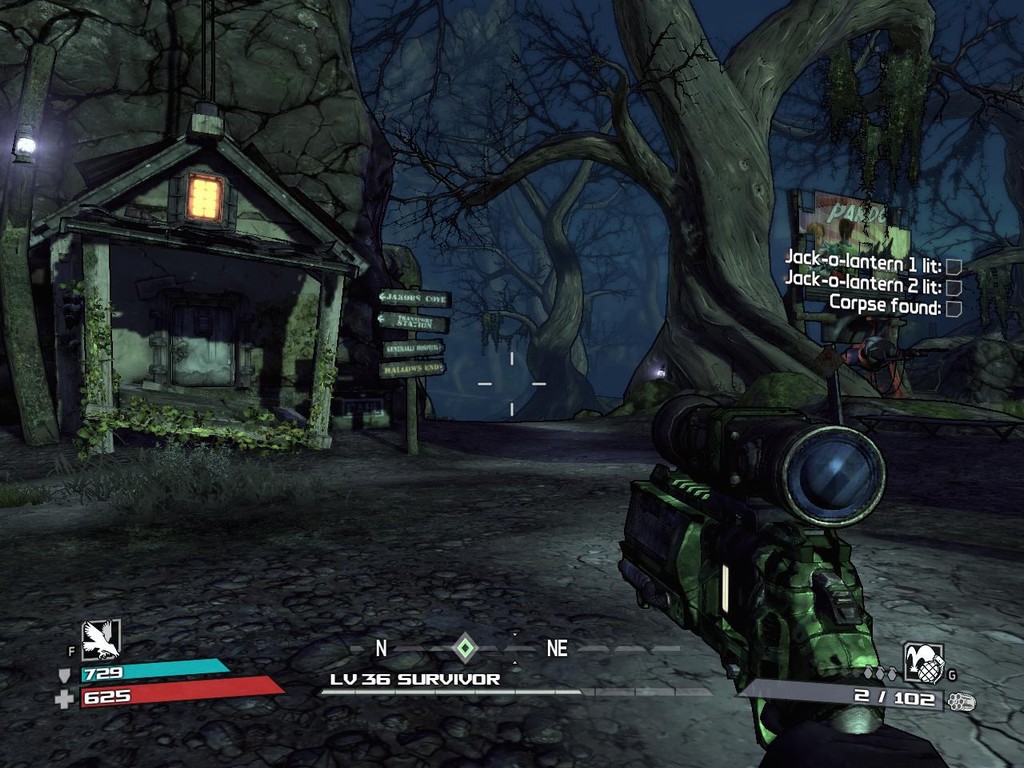
Task: Select the jester grenade icon
Action: tap(923, 663)
